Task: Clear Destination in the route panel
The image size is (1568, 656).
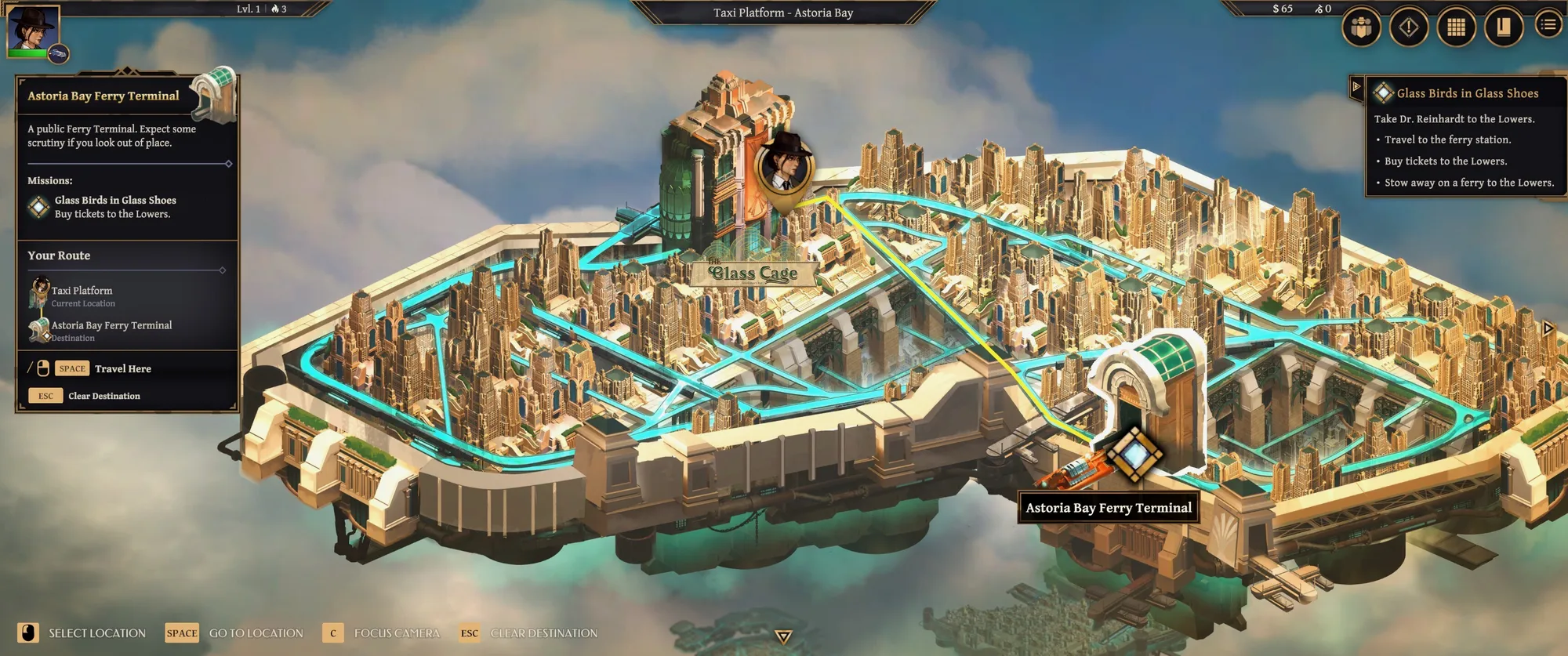Action: click(x=103, y=396)
